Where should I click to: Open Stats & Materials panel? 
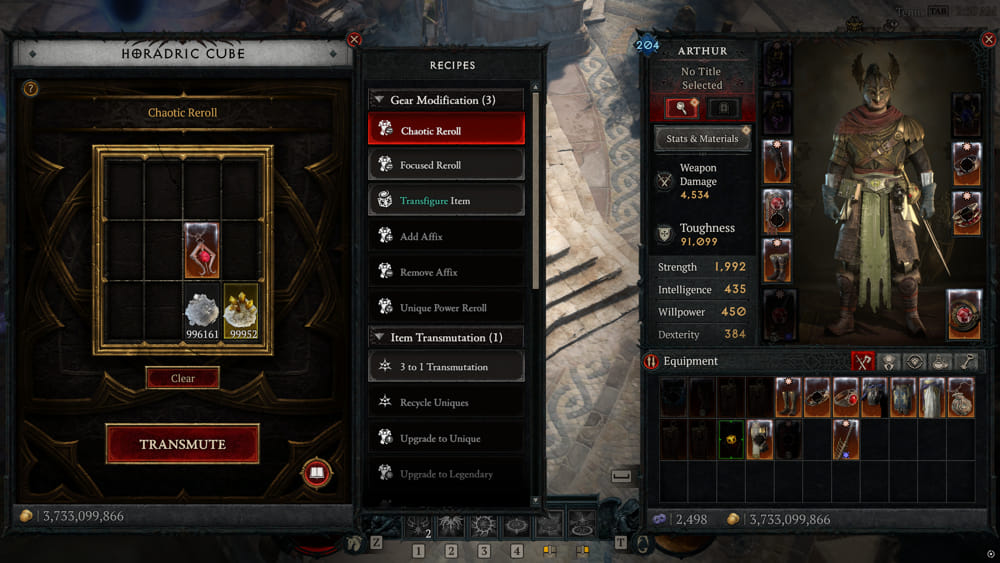(702, 138)
